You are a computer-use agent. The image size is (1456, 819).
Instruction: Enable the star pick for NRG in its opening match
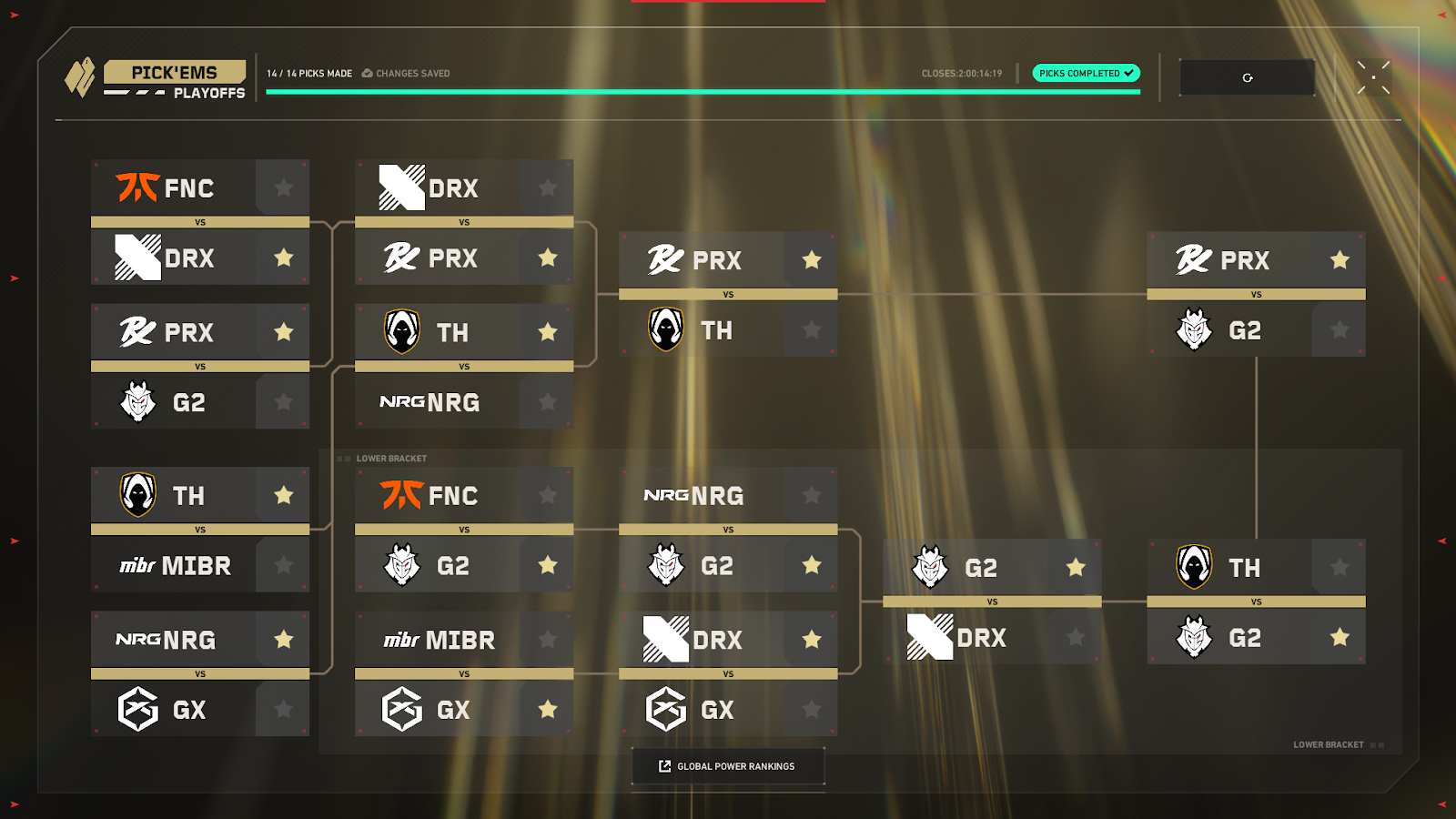tap(283, 640)
